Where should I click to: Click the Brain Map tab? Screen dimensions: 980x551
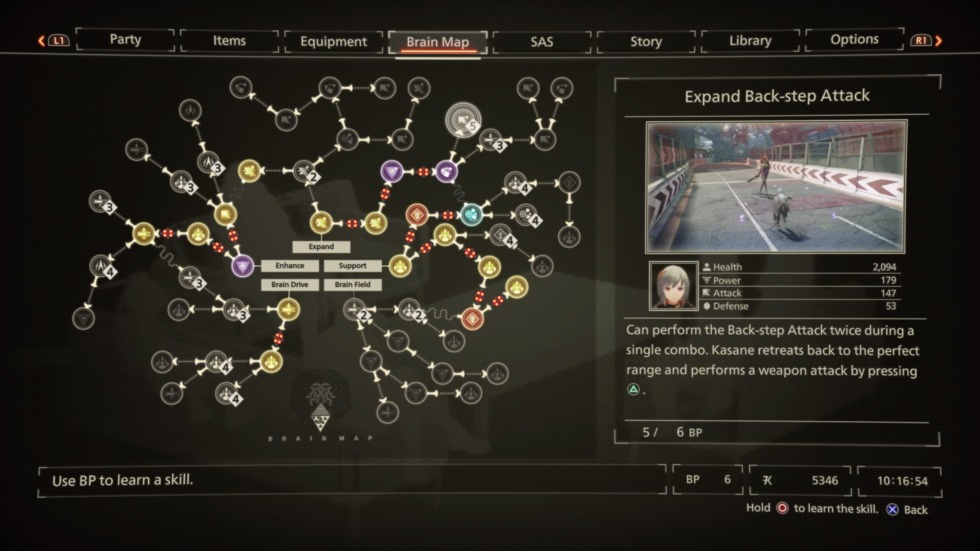coord(437,42)
